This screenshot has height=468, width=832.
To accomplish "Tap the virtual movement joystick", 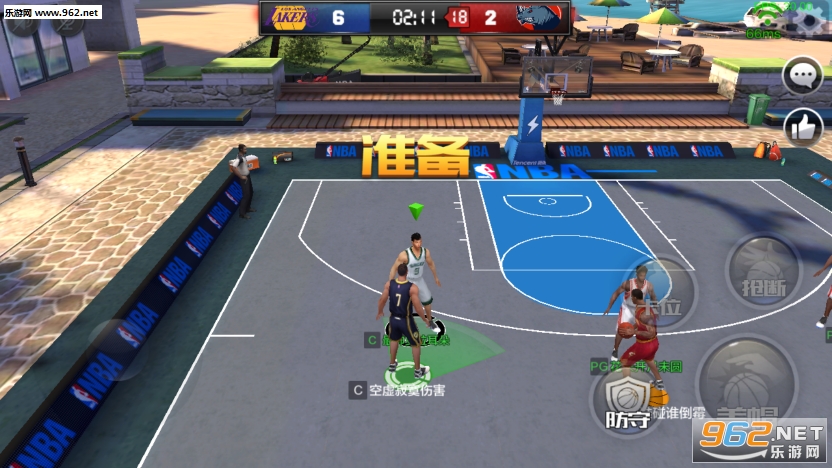I will coord(118,347).
